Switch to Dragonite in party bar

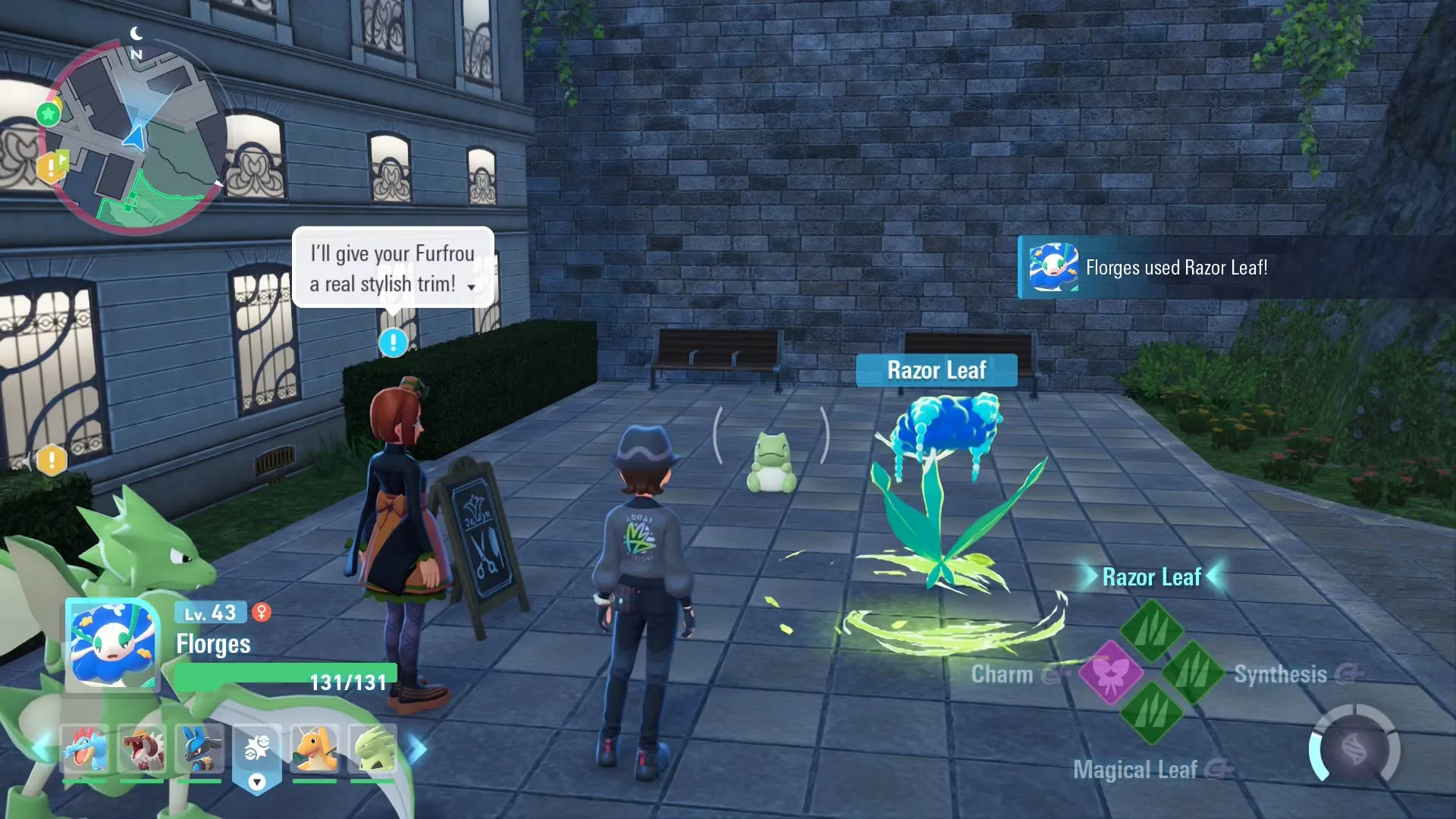[x=315, y=749]
